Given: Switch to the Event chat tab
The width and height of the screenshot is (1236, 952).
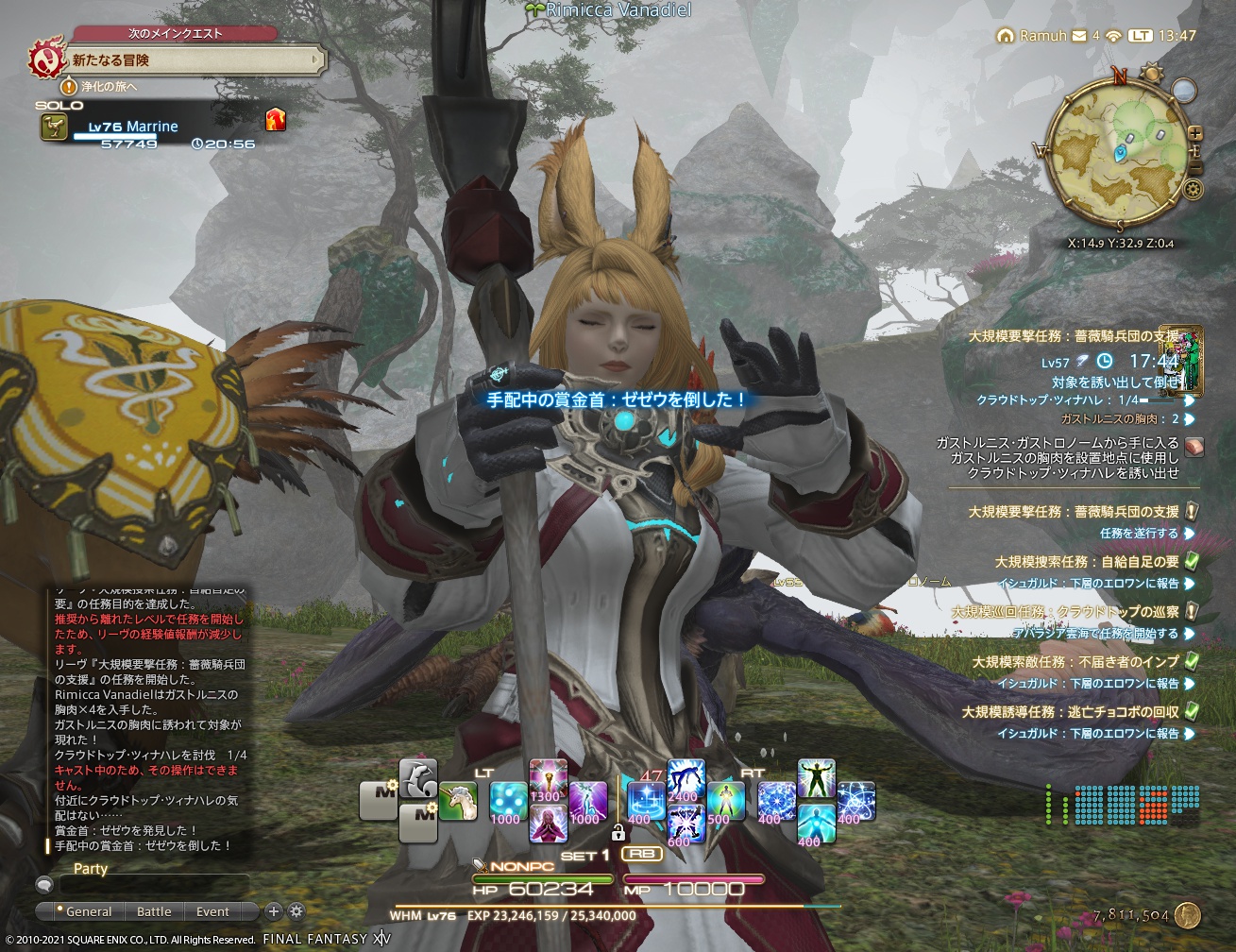Looking at the screenshot, I should pos(212,911).
